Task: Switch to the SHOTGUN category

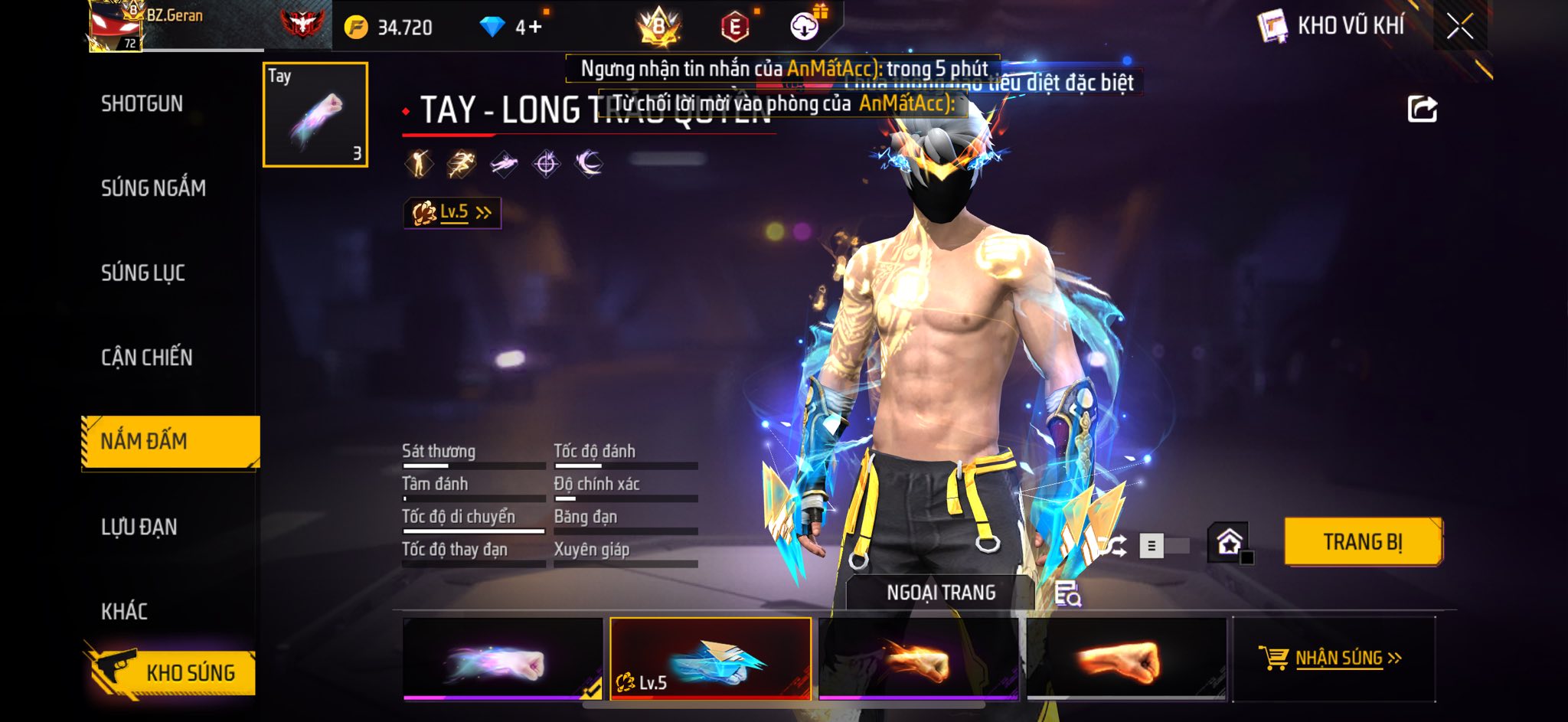Action: 142,103
